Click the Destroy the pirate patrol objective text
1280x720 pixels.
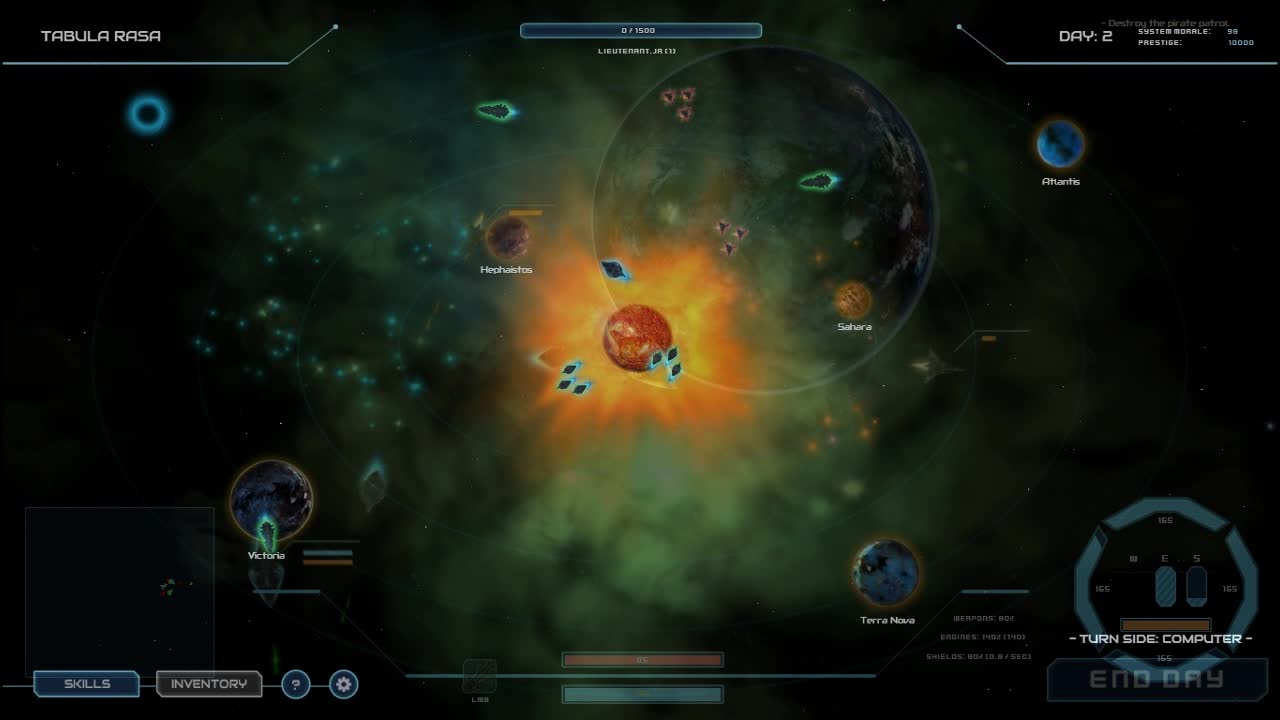tap(1165, 21)
